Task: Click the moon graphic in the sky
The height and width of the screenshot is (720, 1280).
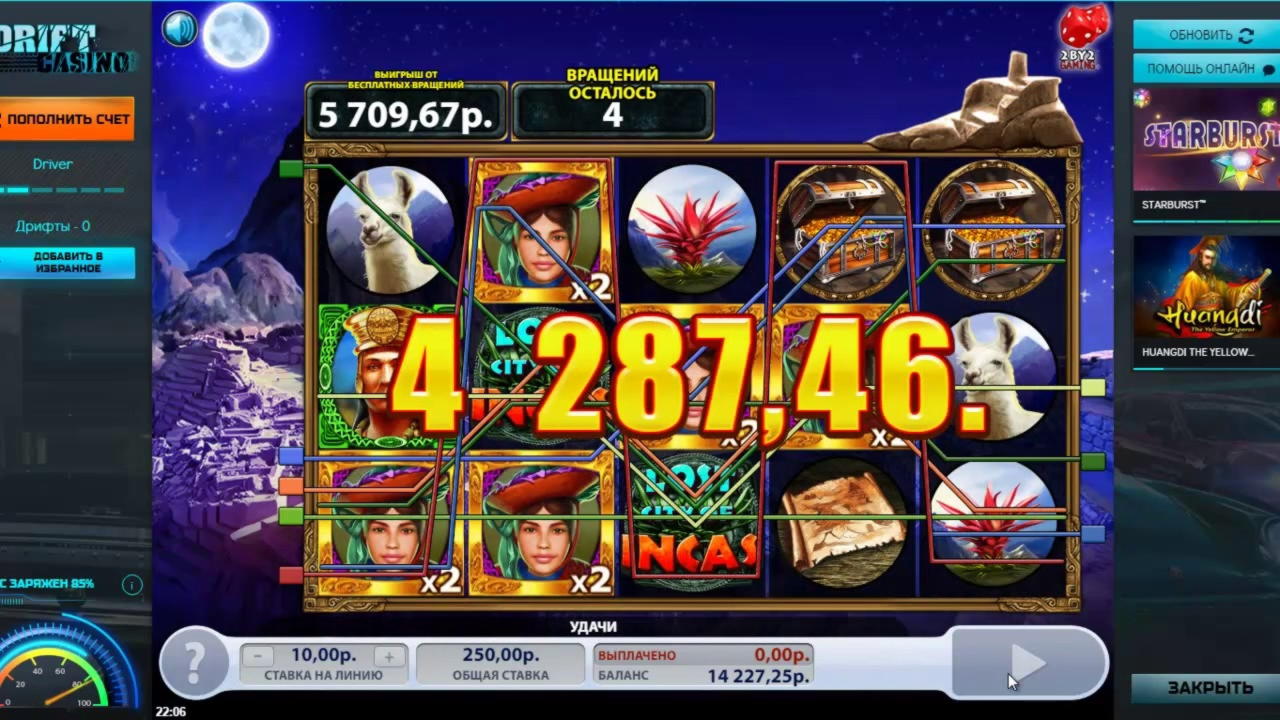Action: (x=236, y=35)
